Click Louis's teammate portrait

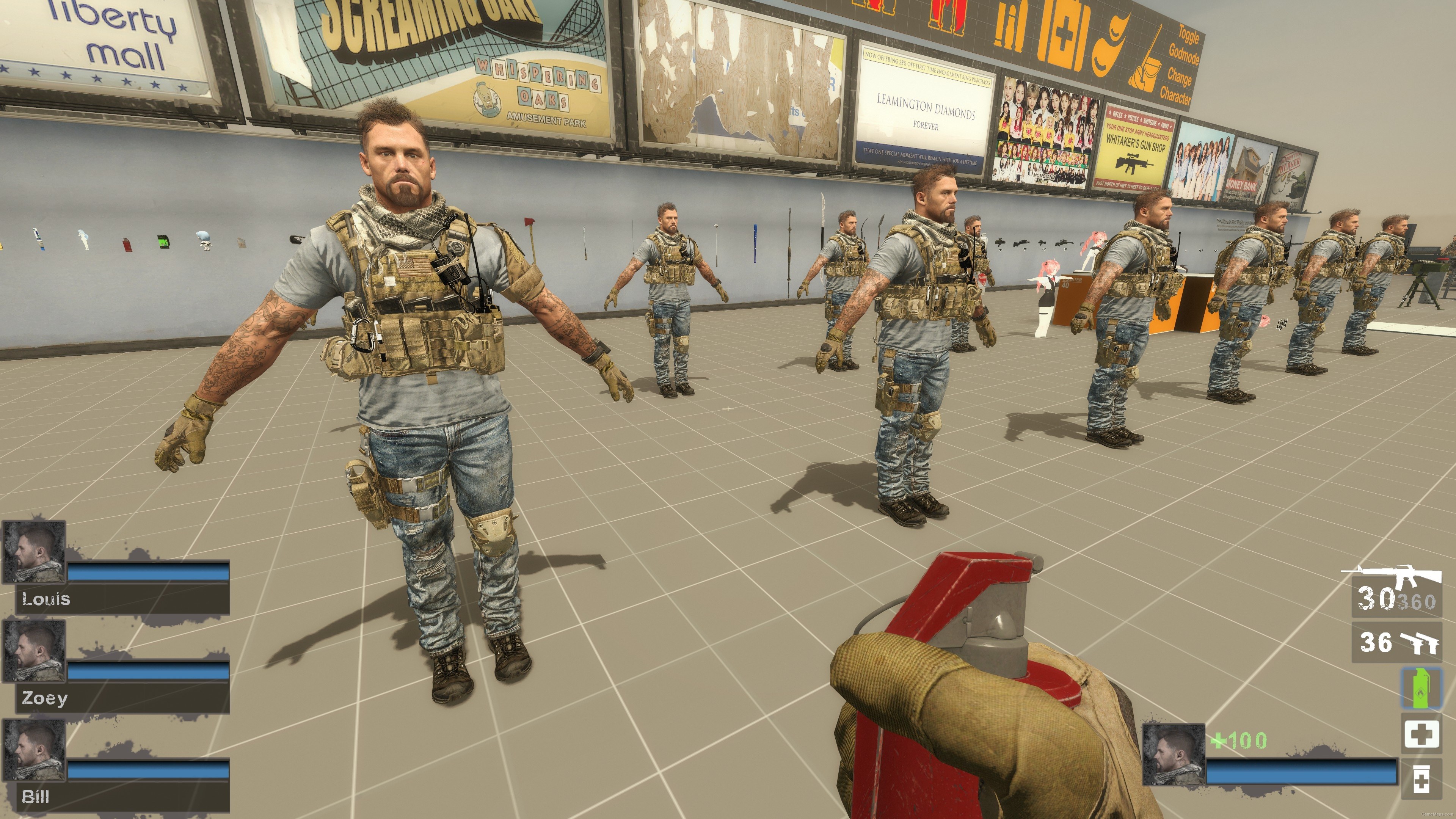pos(35,552)
